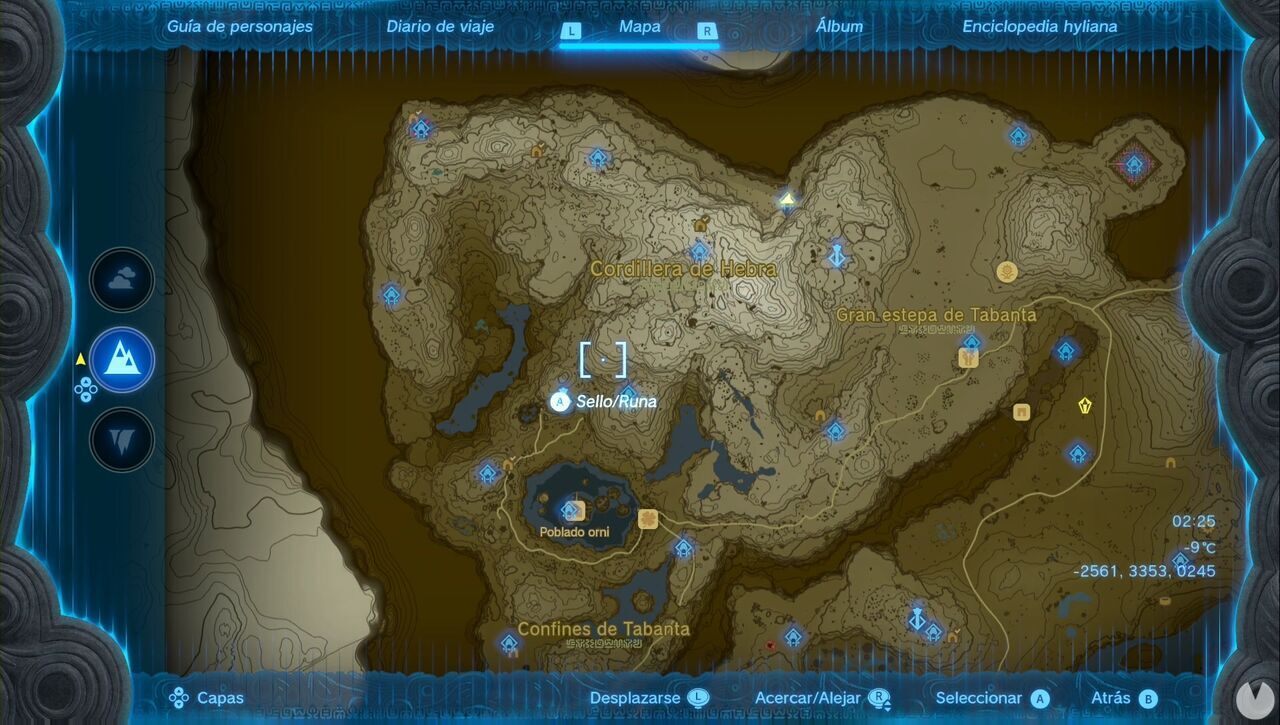Viewport: 1280px width, 725px height.
Task: Open the Enciclopedia hyliana menu
Action: pos(1040,27)
